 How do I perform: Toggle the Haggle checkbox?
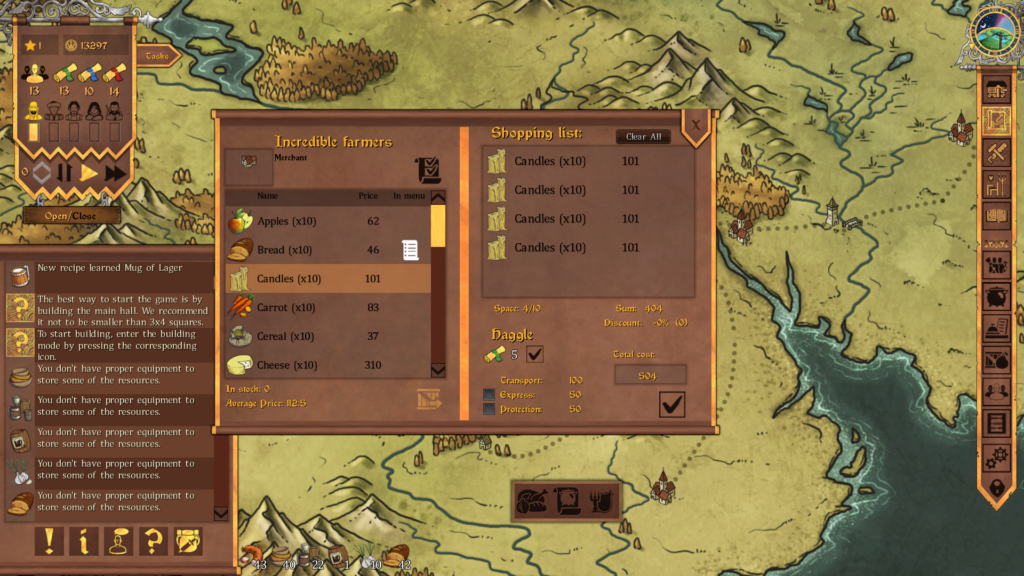point(535,354)
